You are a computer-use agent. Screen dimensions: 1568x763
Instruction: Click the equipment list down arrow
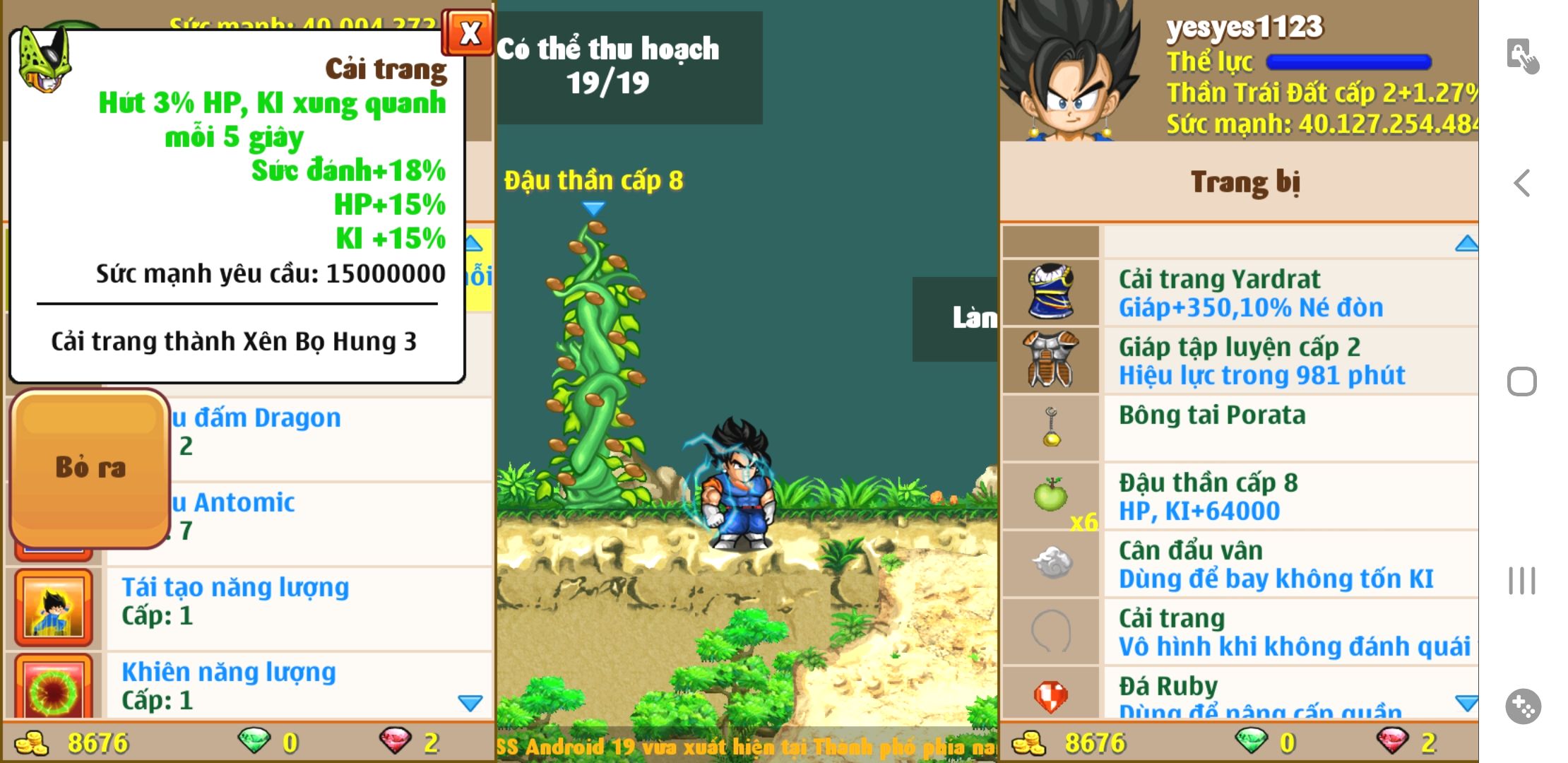(x=1466, y=703)
